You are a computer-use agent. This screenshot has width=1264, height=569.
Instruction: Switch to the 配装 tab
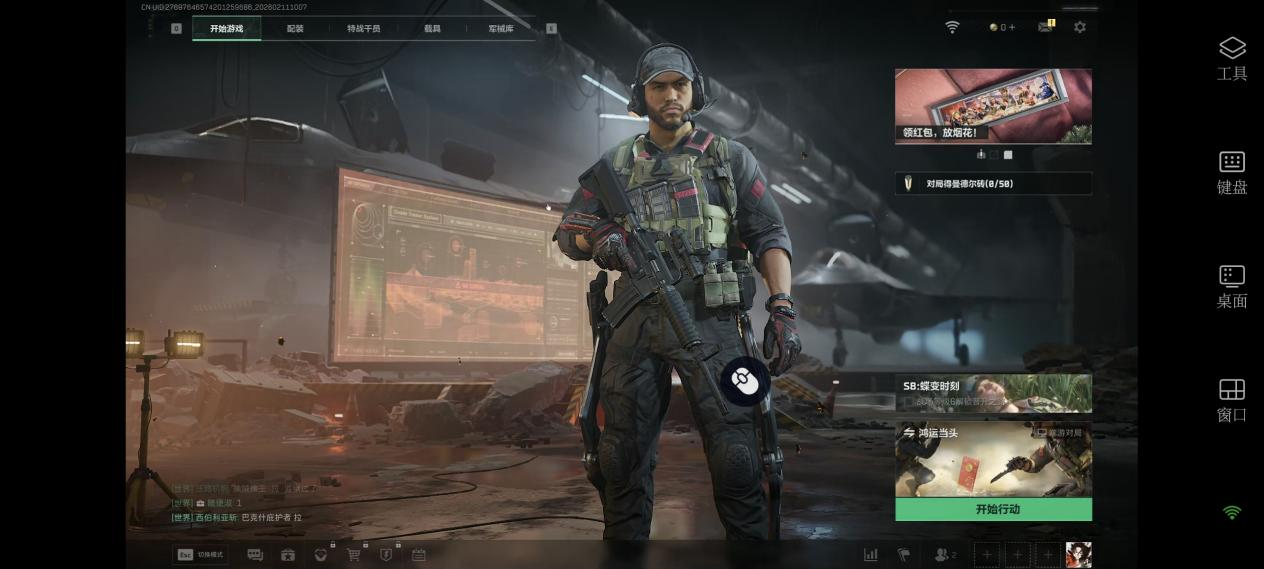tap(295, 28)
